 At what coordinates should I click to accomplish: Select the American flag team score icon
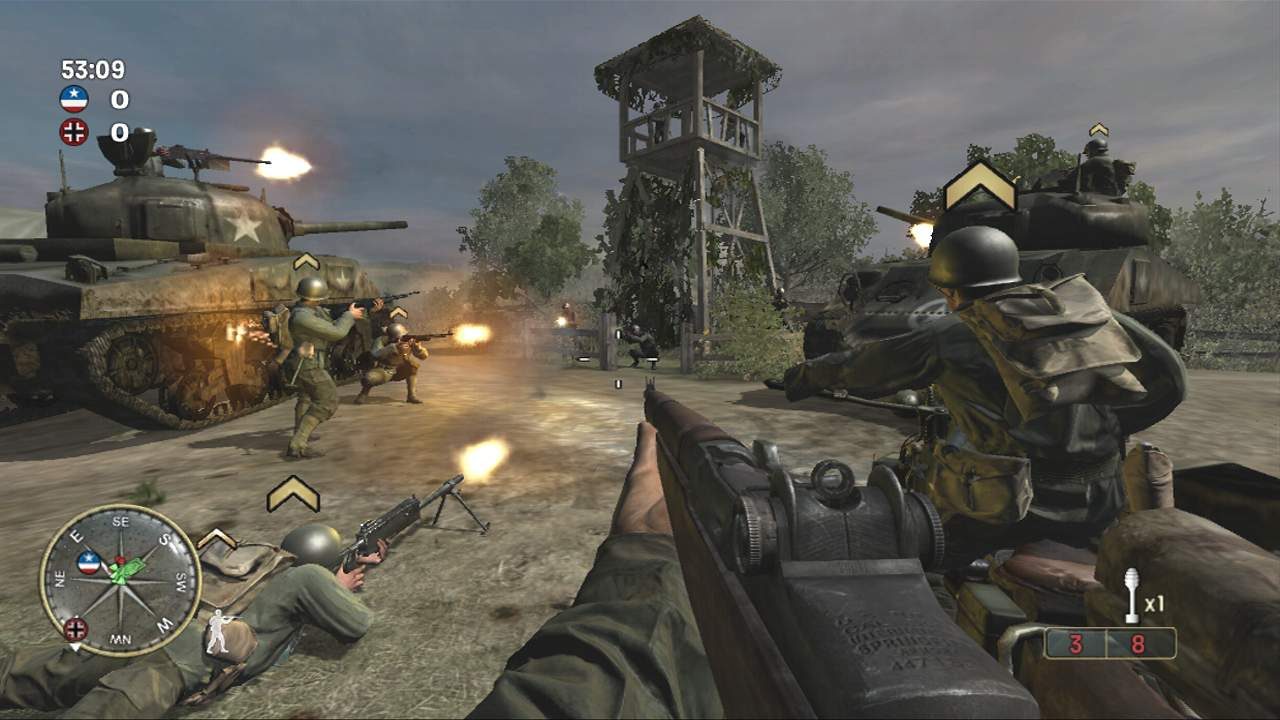click(x=74, y=98)
